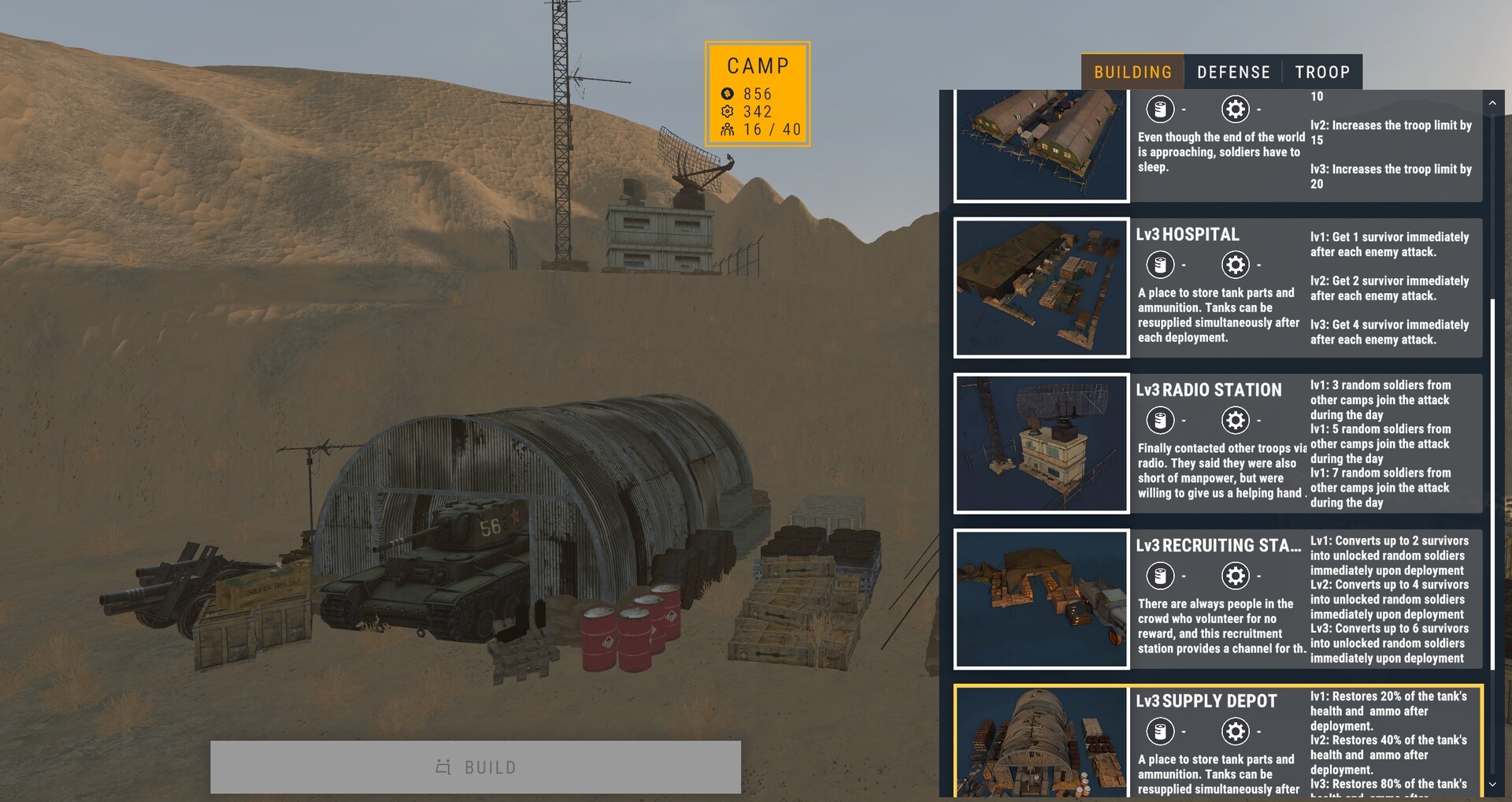The width and height of the screenshot is (1512, 802).
Task: Click the troop capacity icon showing 16/40
Action: tap(726, 129)
